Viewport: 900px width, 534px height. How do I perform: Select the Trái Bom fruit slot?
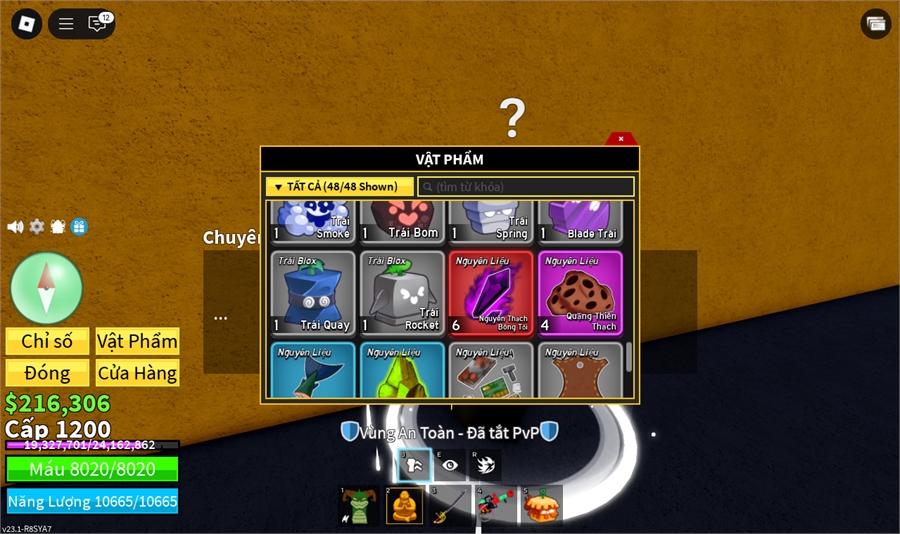click(402, 221)
